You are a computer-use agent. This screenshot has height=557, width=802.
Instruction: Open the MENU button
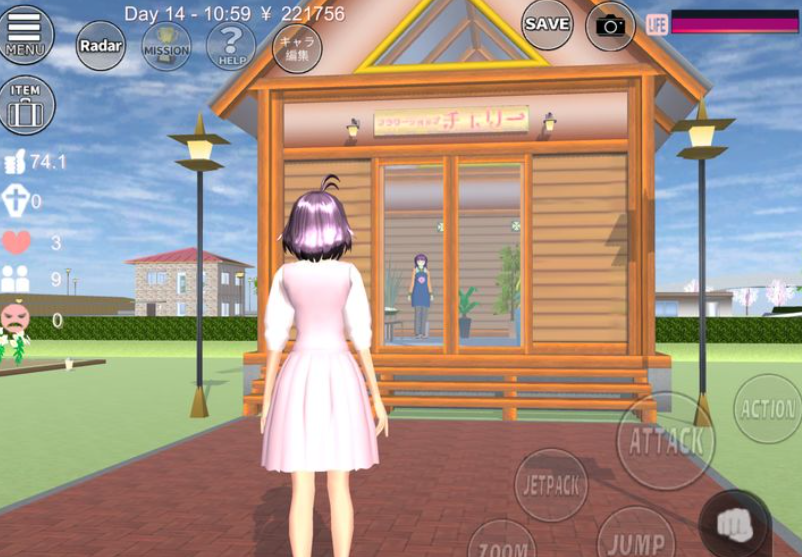click(x=26, y=34)
